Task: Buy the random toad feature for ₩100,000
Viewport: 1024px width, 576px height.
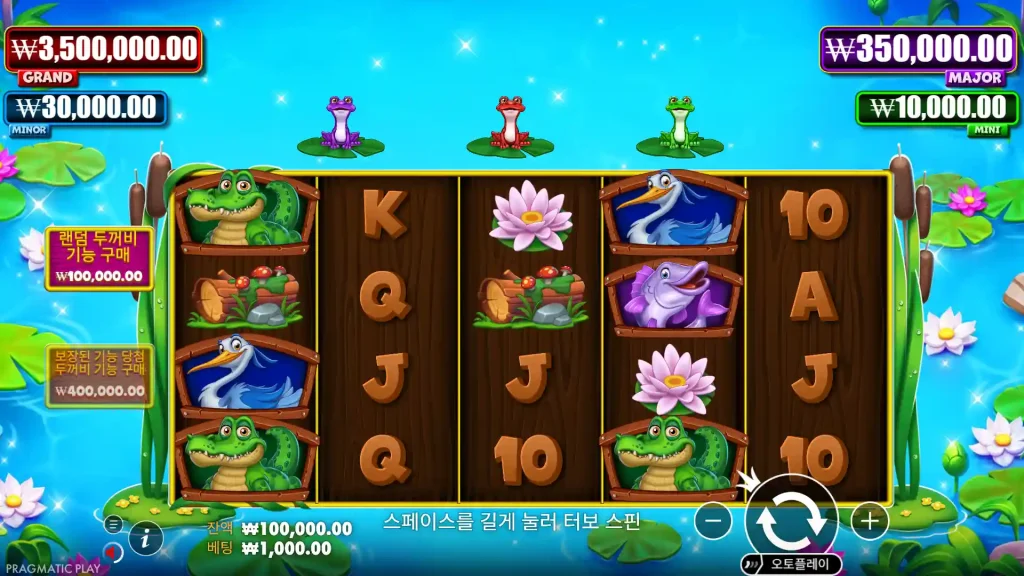Action: point(99,258)
